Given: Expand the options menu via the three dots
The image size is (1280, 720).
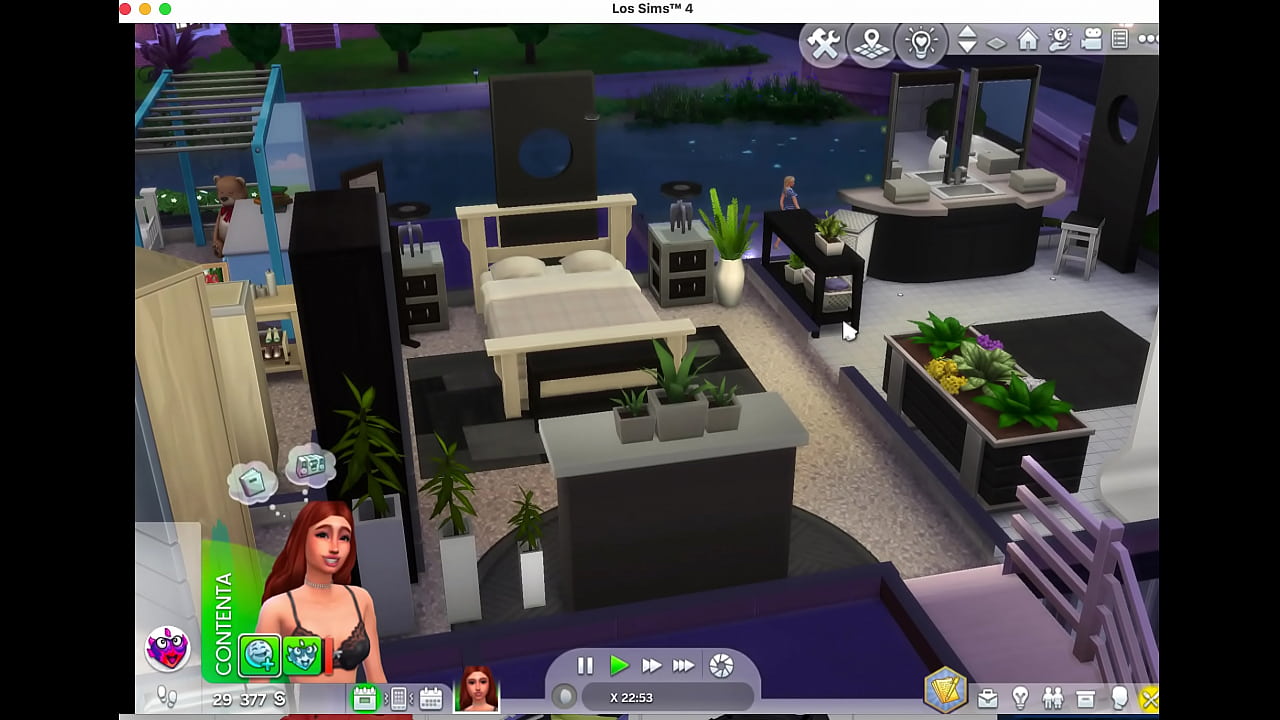Looking at the screenshot, I should point(1148,40).
